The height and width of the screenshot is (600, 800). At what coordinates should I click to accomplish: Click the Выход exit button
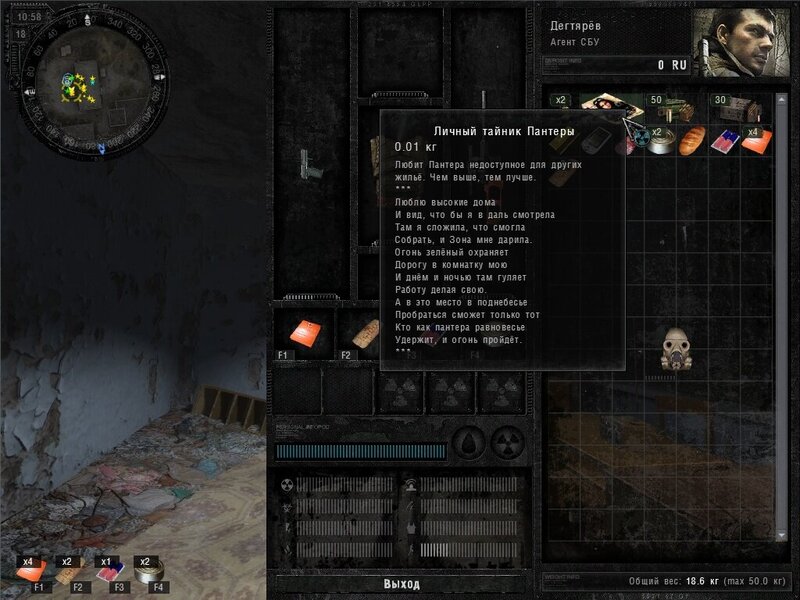point(402,584)
